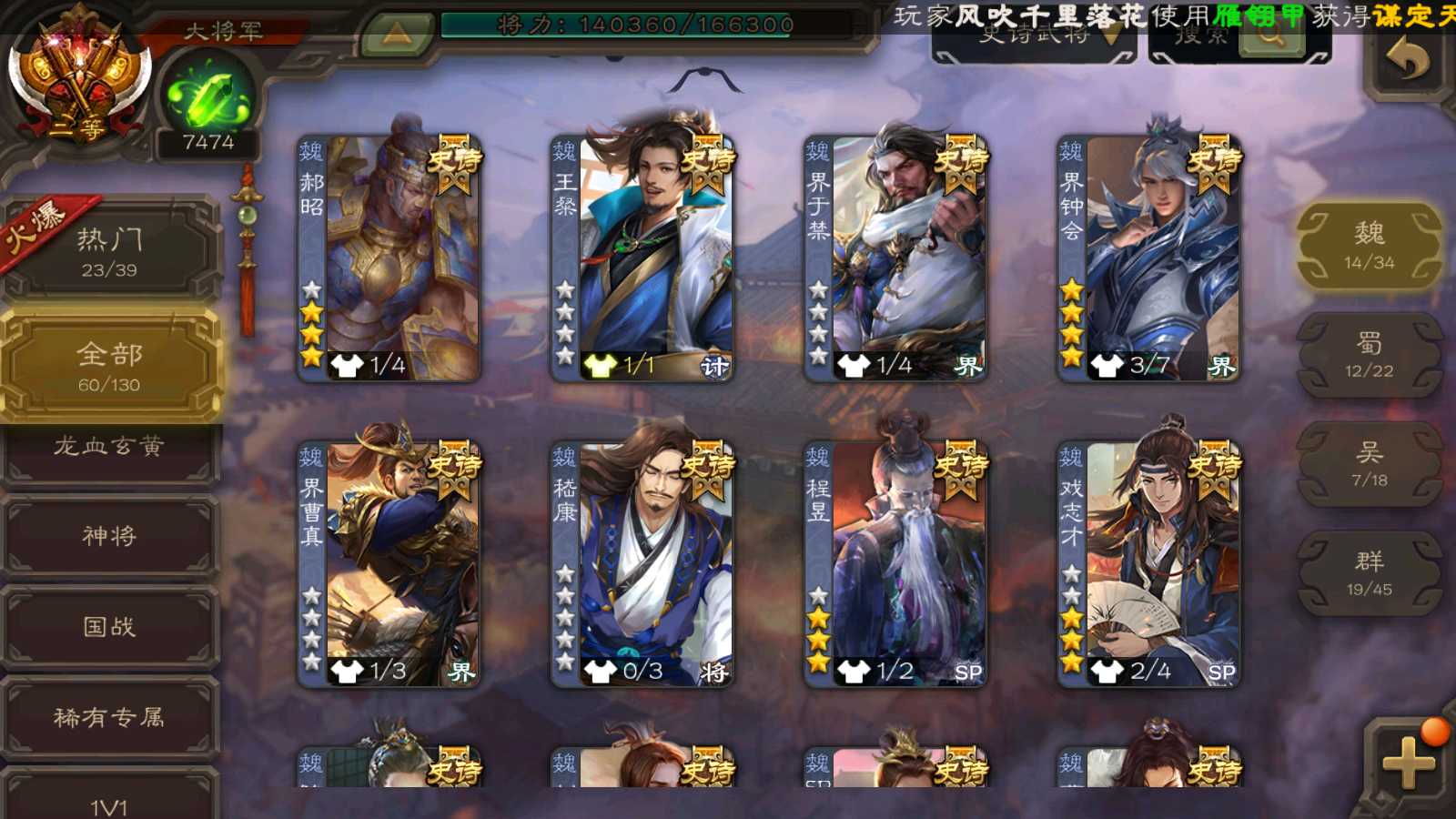Filter generals by 群 faction
The height and width of the screenshot is (819, 1456).
click(1369, 573)
